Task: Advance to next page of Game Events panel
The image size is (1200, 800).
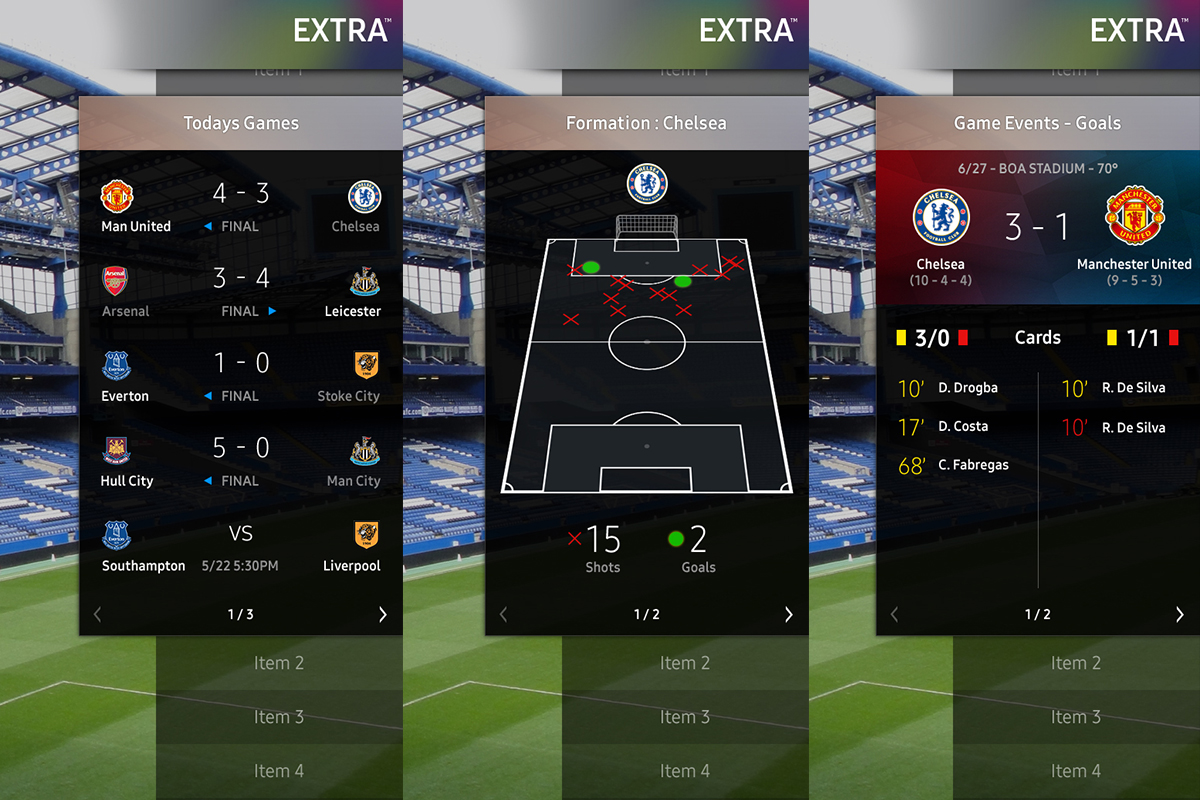Action: 1179,615
